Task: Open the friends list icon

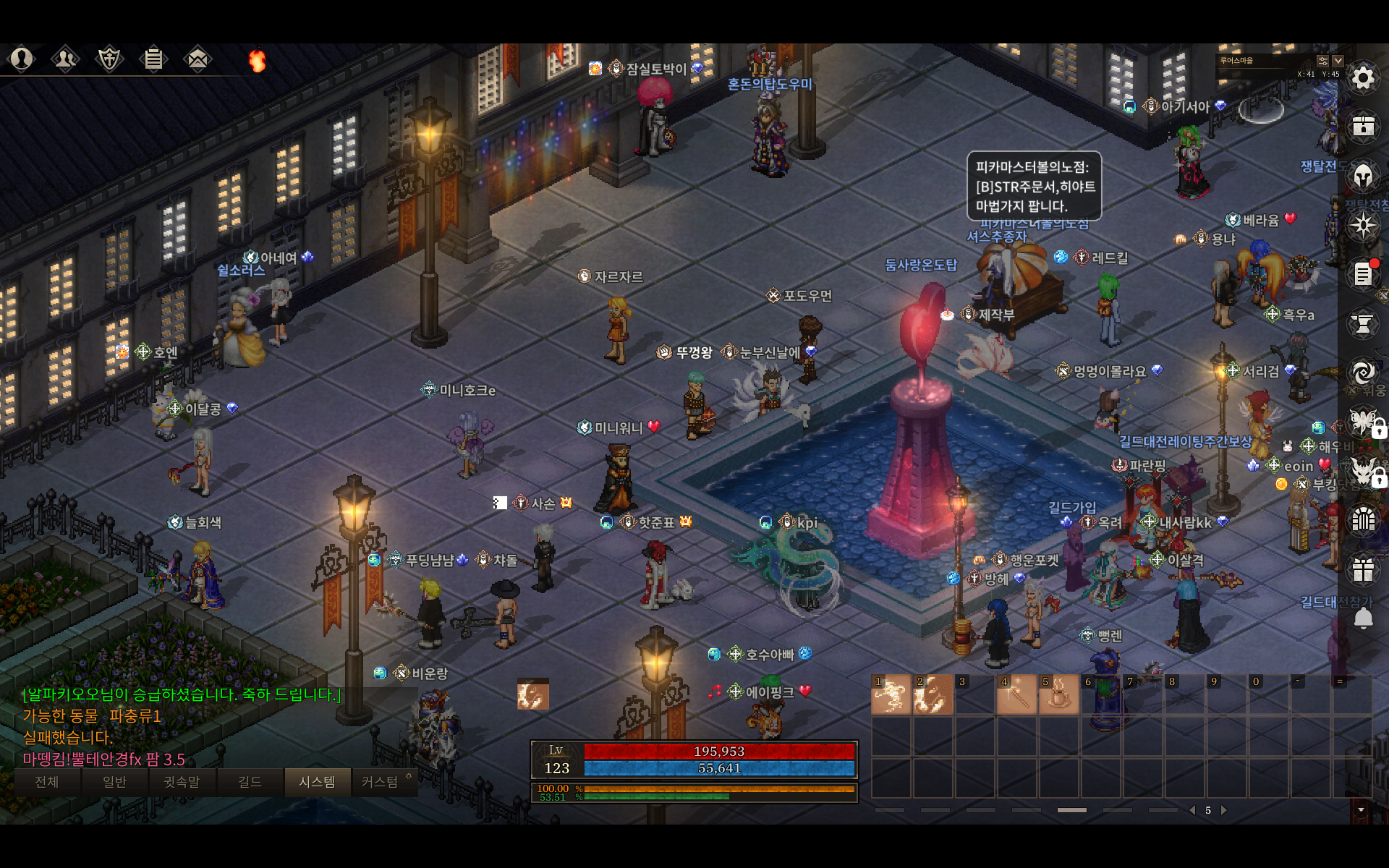Action: coord(65,59)
